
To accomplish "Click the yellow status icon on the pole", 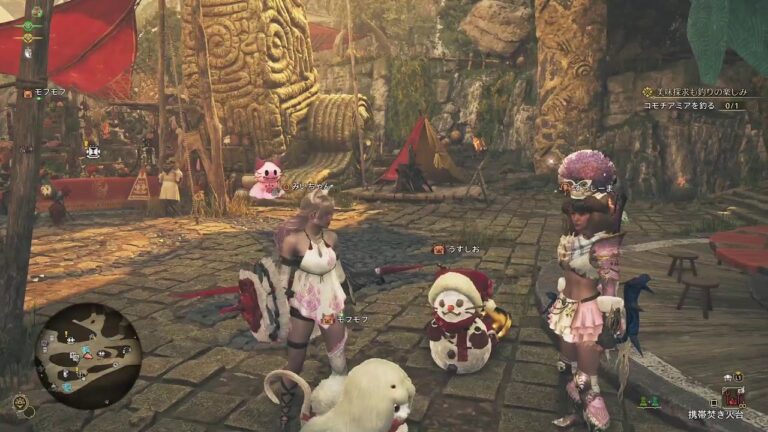I will pyautogui.click(x=29, y=39).
